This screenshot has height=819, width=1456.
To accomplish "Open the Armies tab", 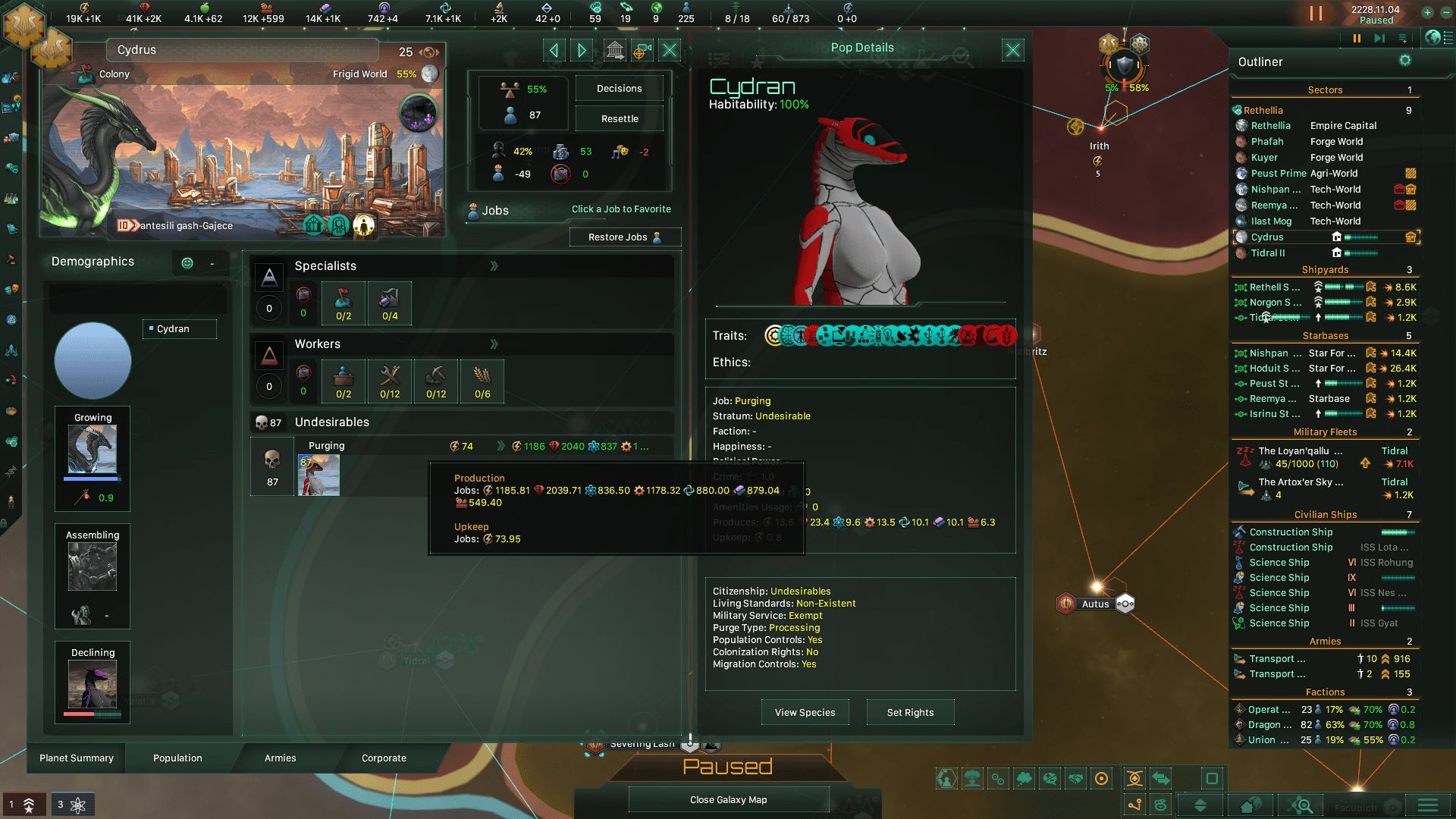I will point(280,758).
